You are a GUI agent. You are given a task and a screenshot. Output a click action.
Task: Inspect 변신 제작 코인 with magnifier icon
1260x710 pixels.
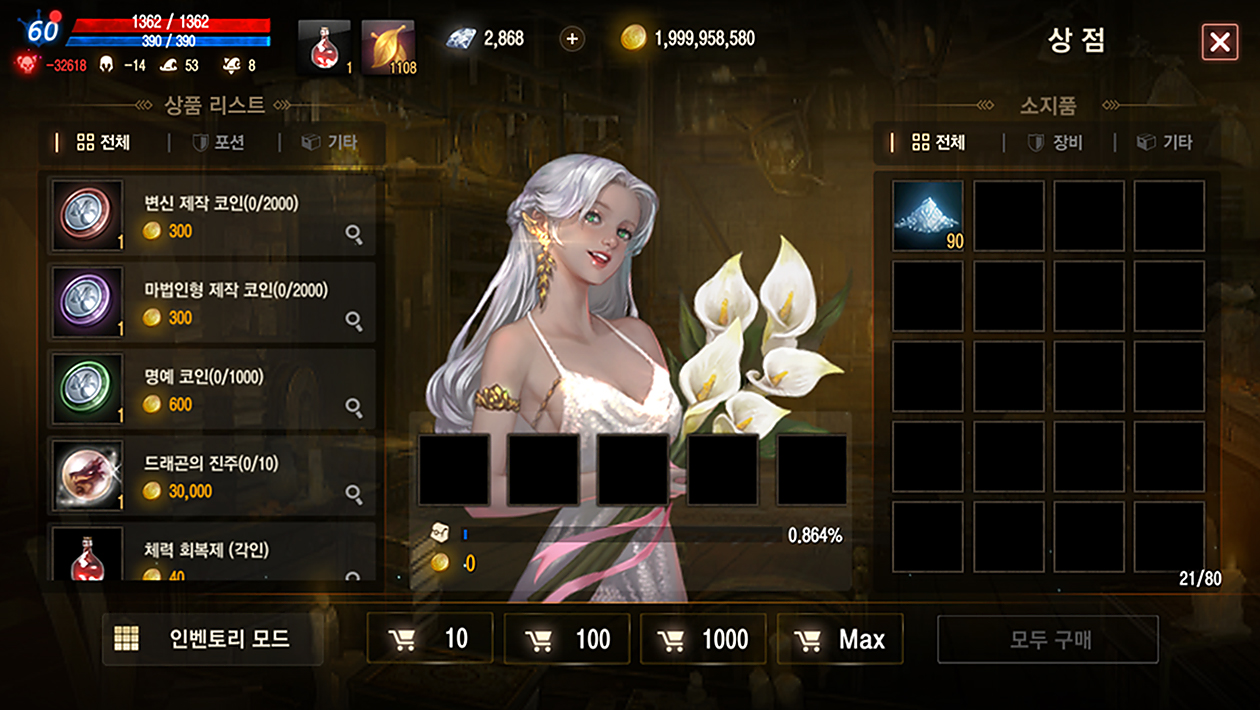(x=354, y=235)
